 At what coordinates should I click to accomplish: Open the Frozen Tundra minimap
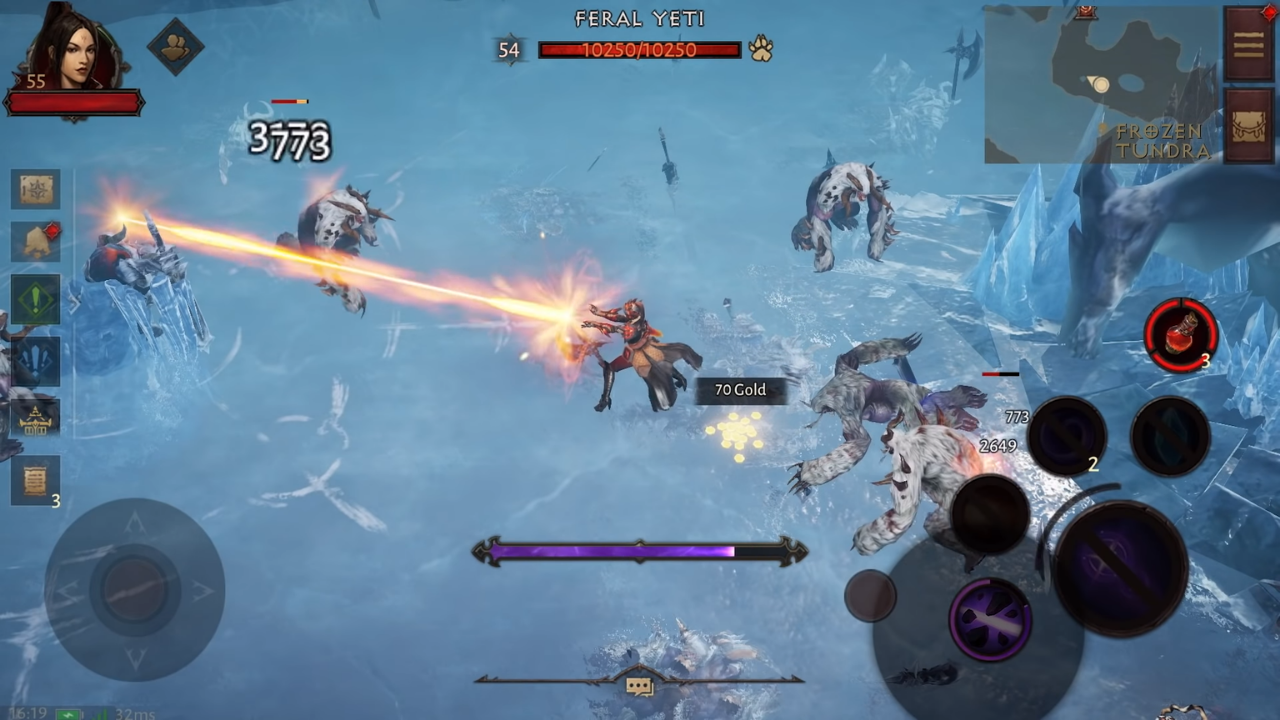click(x=1100, y=86)
